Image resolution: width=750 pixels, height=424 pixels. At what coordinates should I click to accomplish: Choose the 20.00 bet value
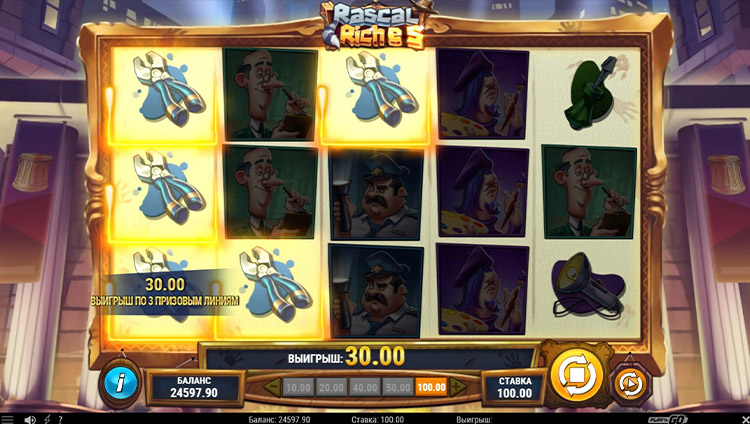[331, 386]
